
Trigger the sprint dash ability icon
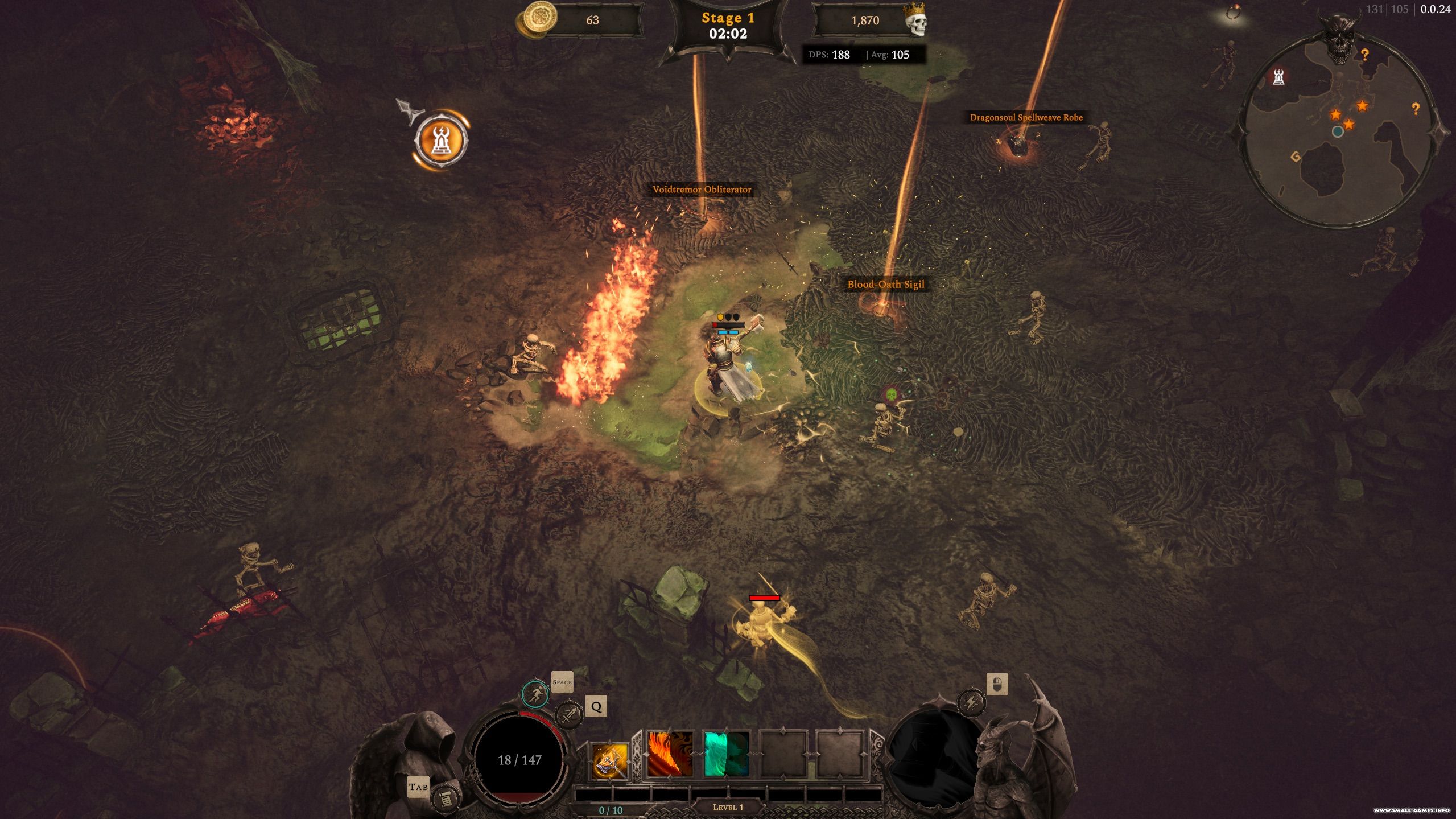pos(535,694)
